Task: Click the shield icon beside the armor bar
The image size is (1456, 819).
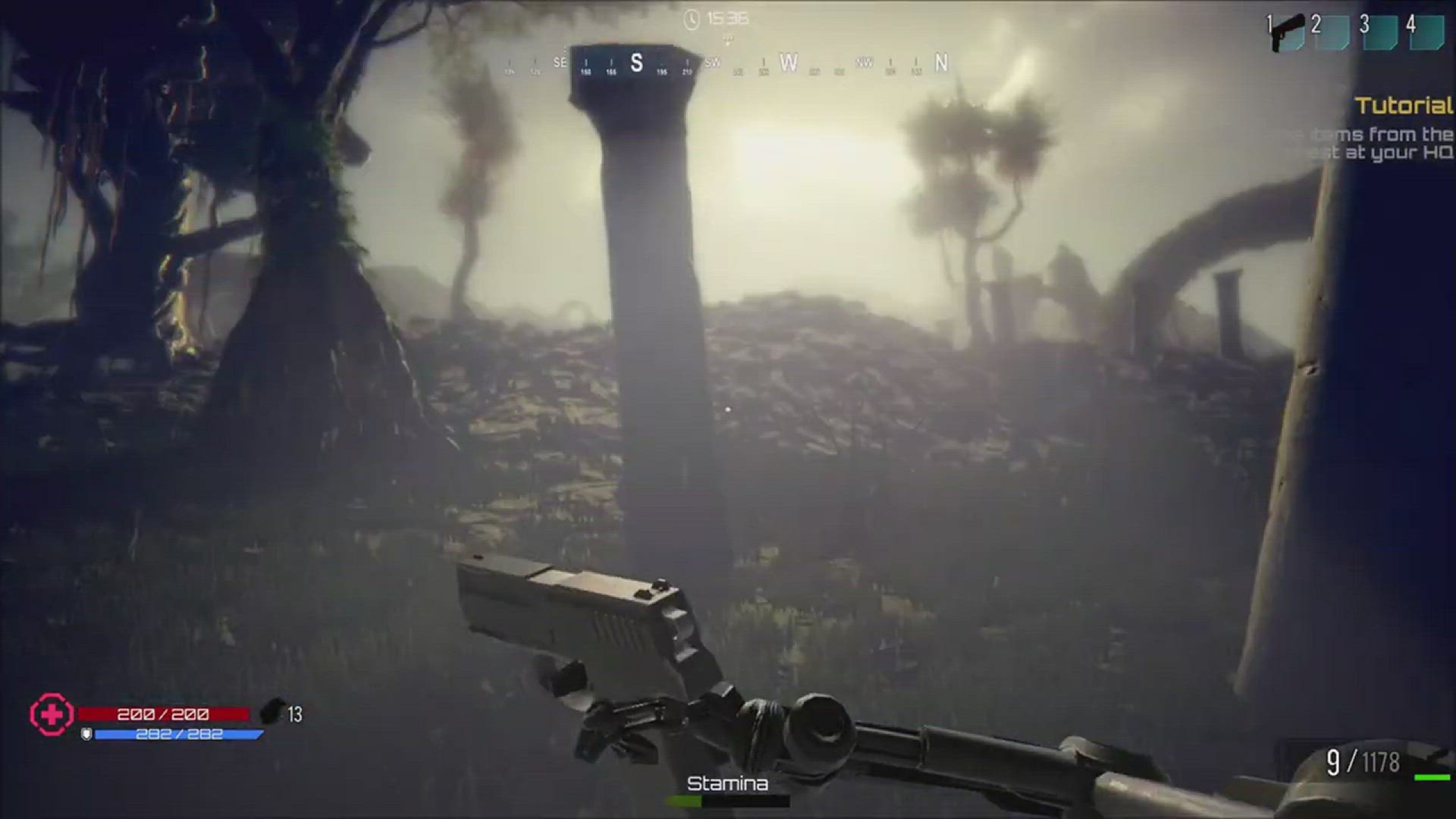Action: 86,733
